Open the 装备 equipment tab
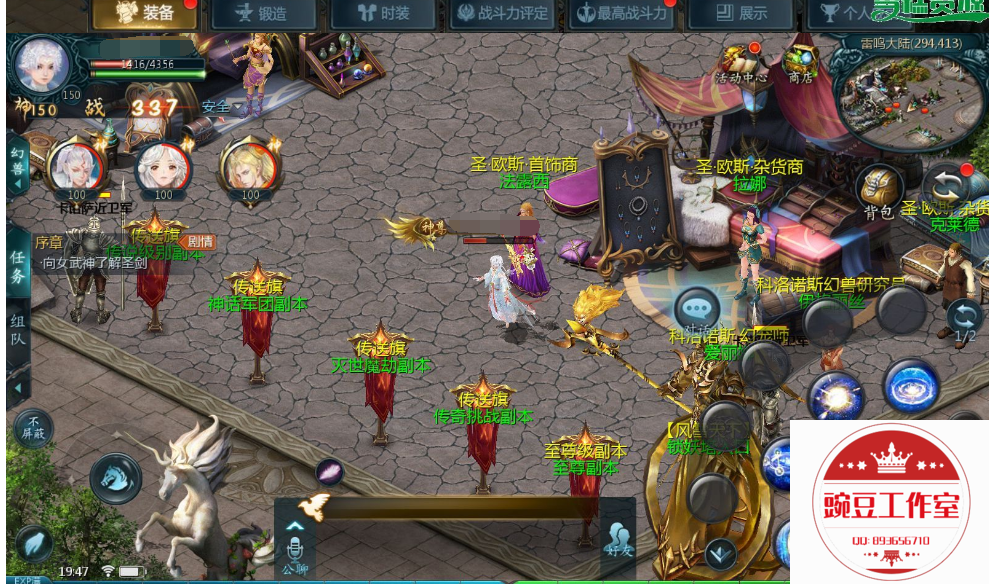Image resolution: width=989 pixels, height=584 pixels. 143,14
